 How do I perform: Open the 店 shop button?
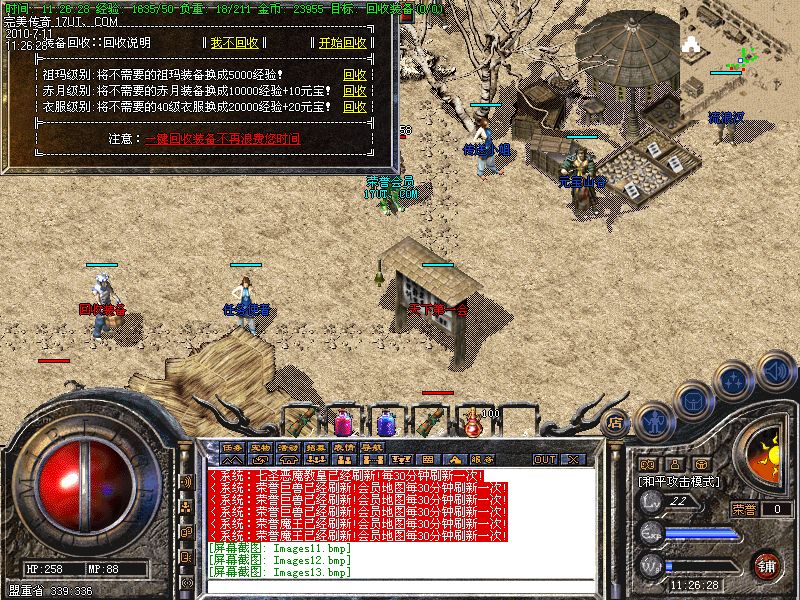tap(615, 421)
